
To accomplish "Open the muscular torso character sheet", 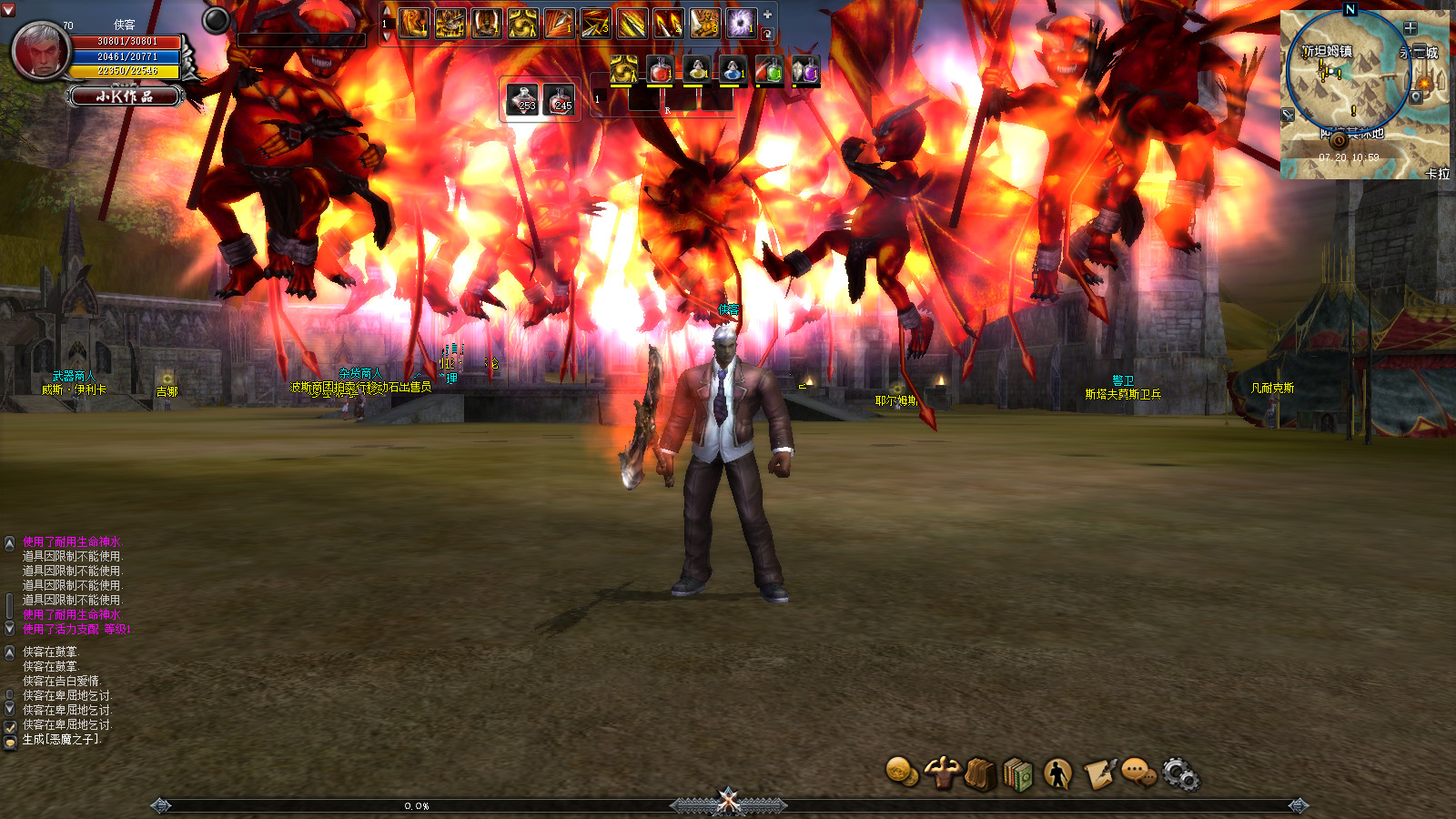I will click(x=942, y=773).
